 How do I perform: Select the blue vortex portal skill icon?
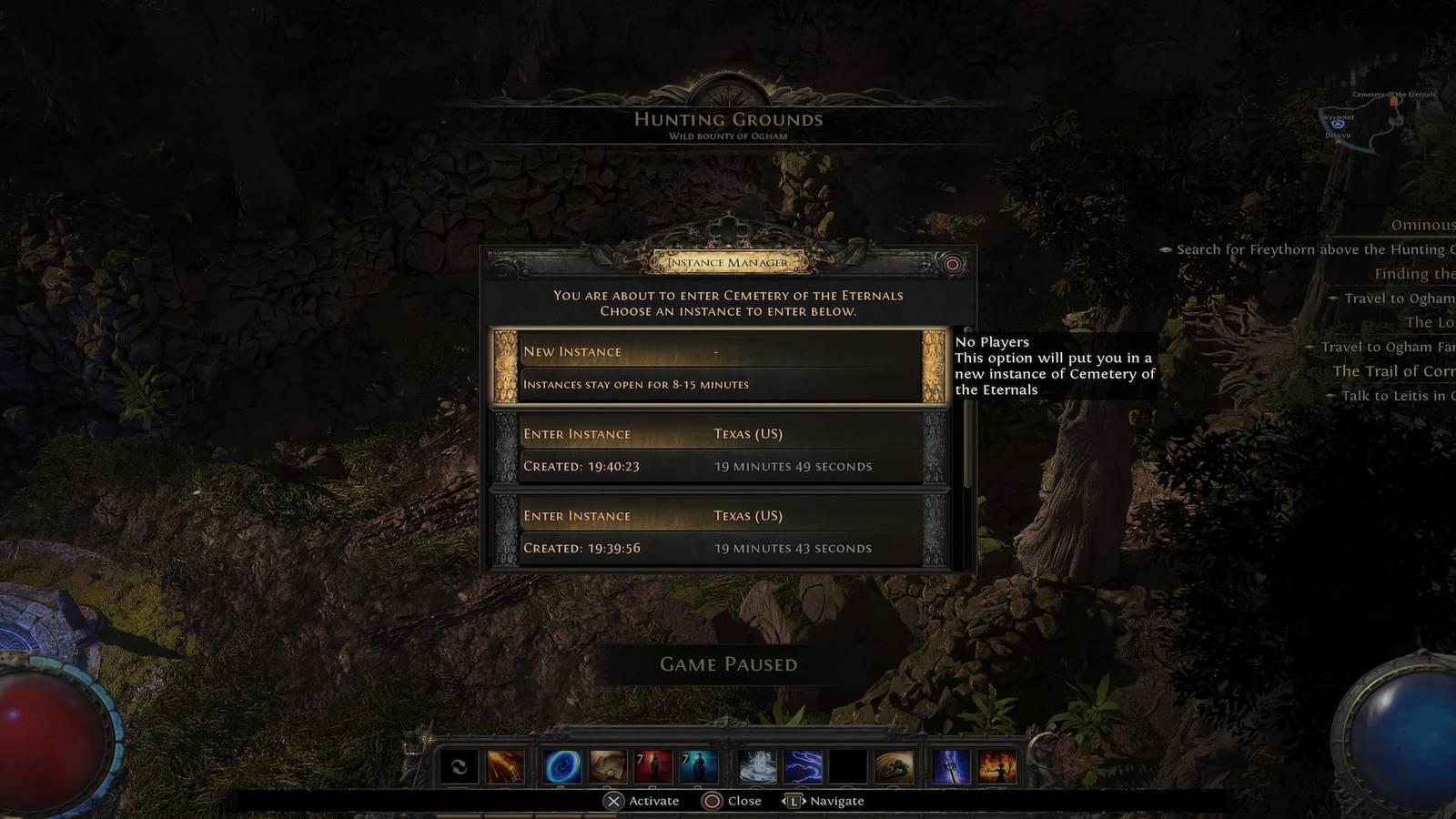[x=561, y=767]
